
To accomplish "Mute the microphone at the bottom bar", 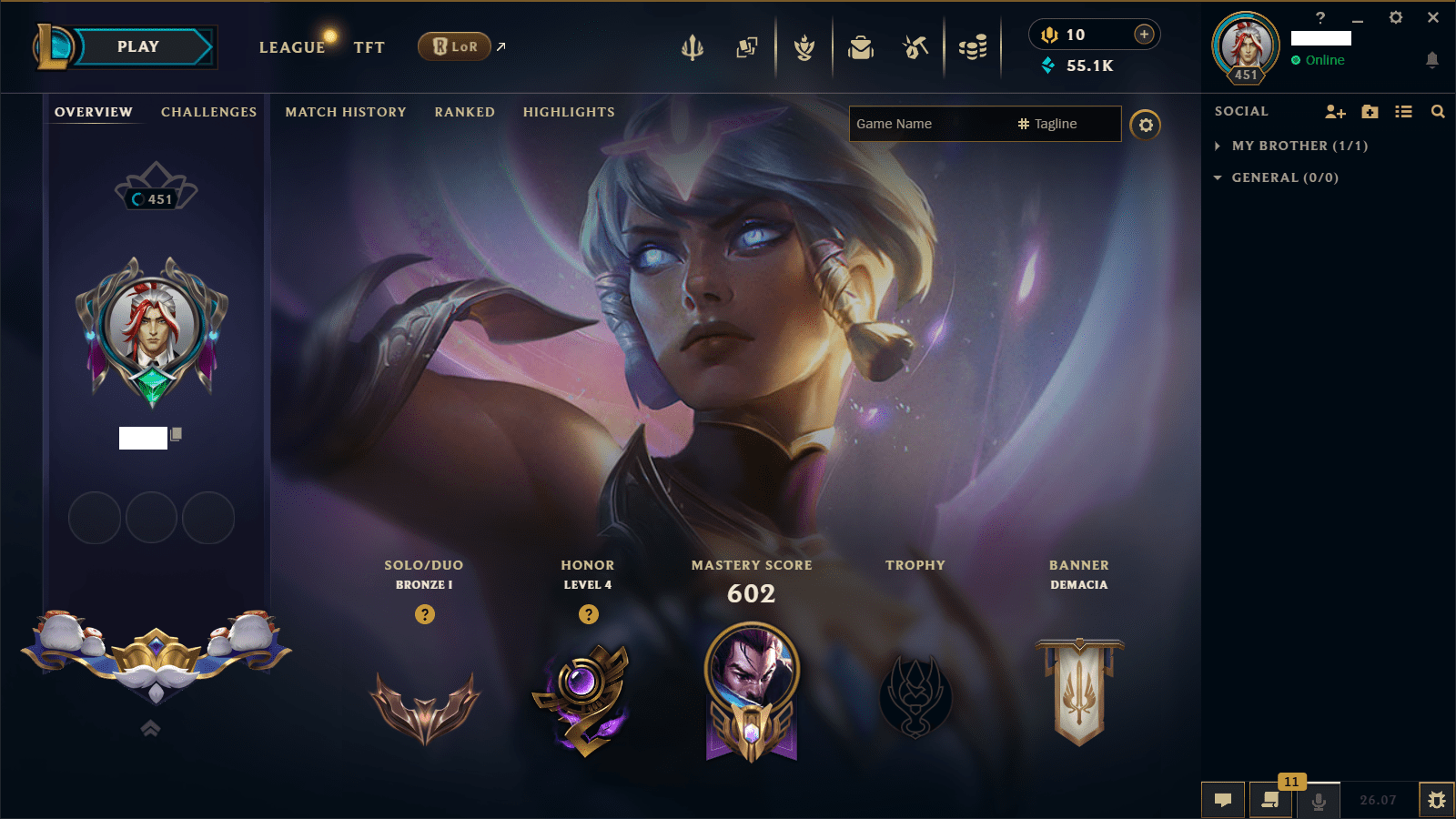I will [1318, 802].
